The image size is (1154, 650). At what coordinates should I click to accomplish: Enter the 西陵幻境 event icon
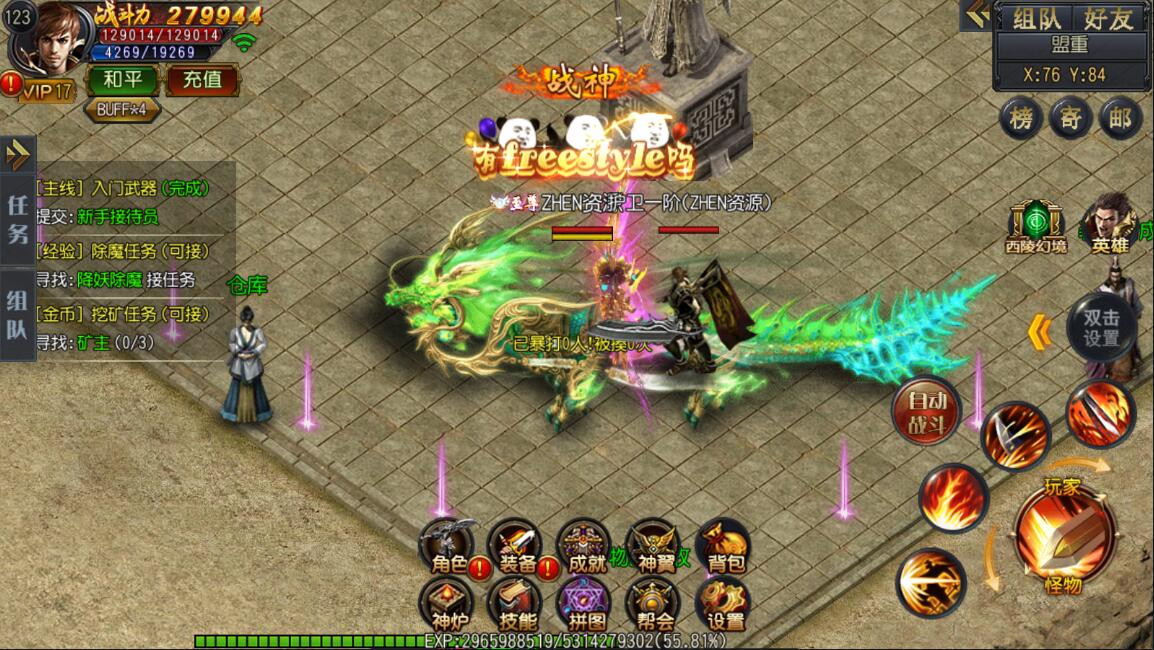[1035, 227]
